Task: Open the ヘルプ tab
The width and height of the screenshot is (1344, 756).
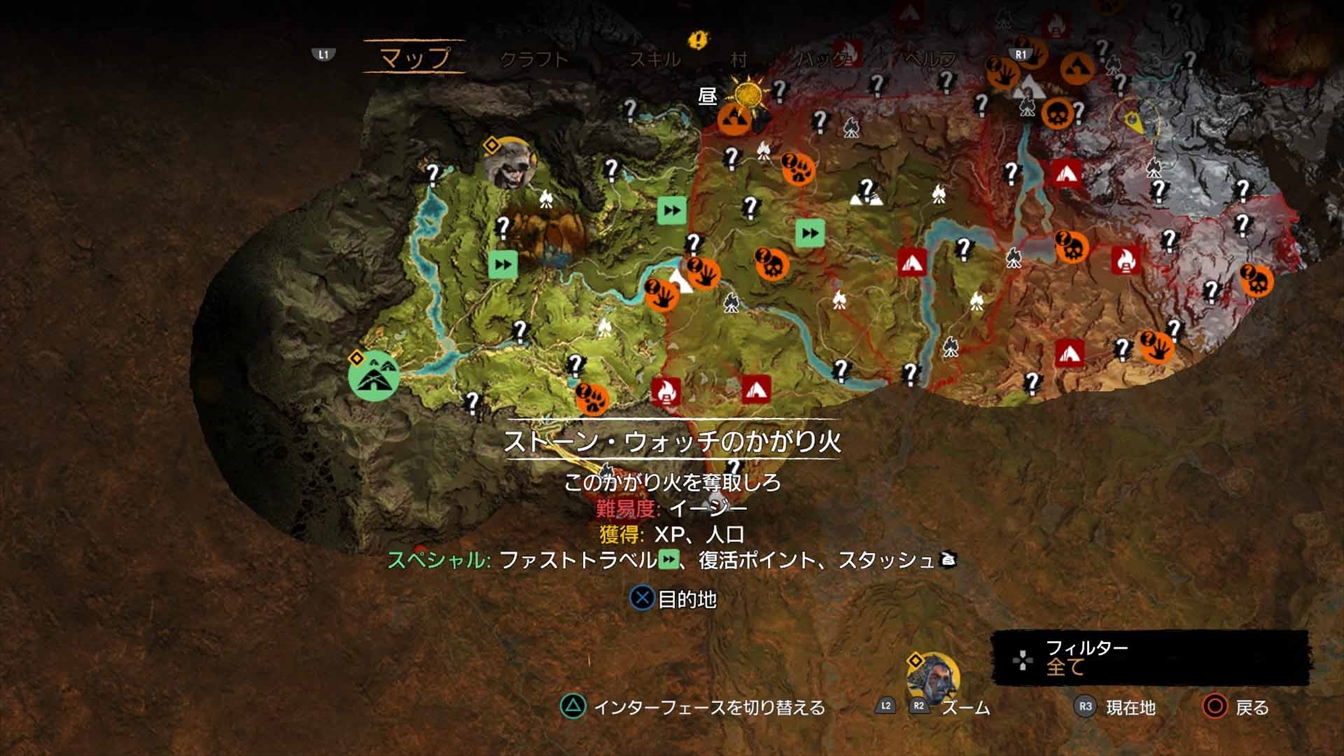Action: click(929, 59)
